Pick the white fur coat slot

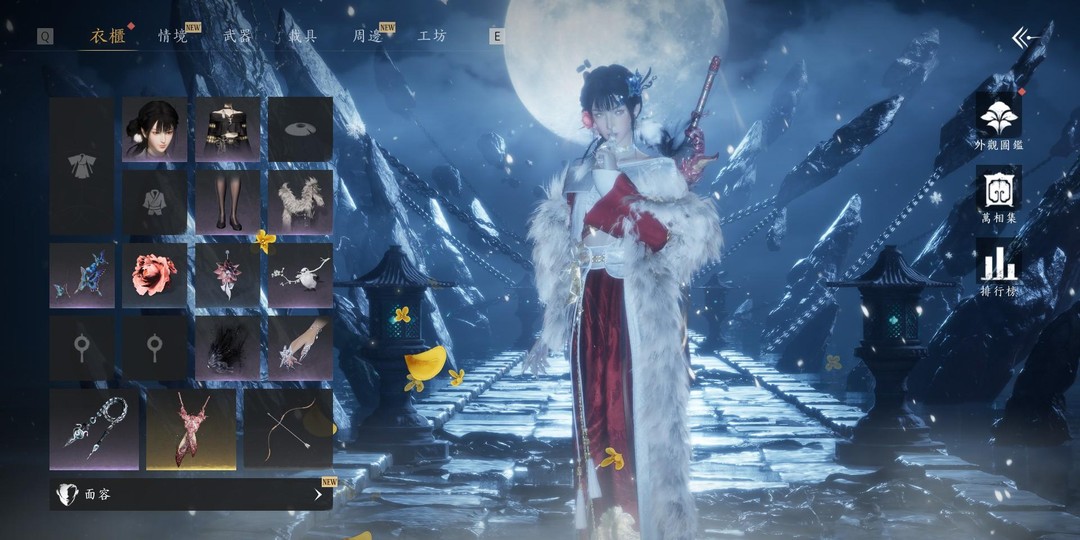[x=300, y=202]
